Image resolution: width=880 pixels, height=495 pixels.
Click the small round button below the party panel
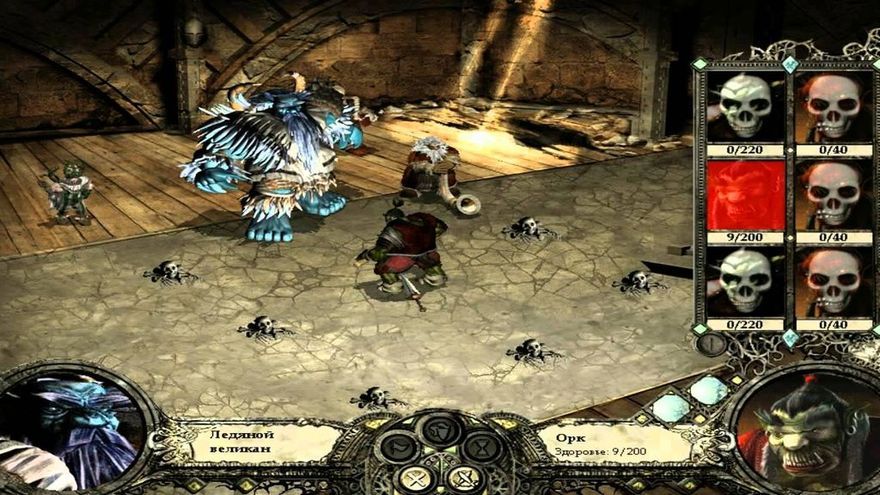coord(709,343)
